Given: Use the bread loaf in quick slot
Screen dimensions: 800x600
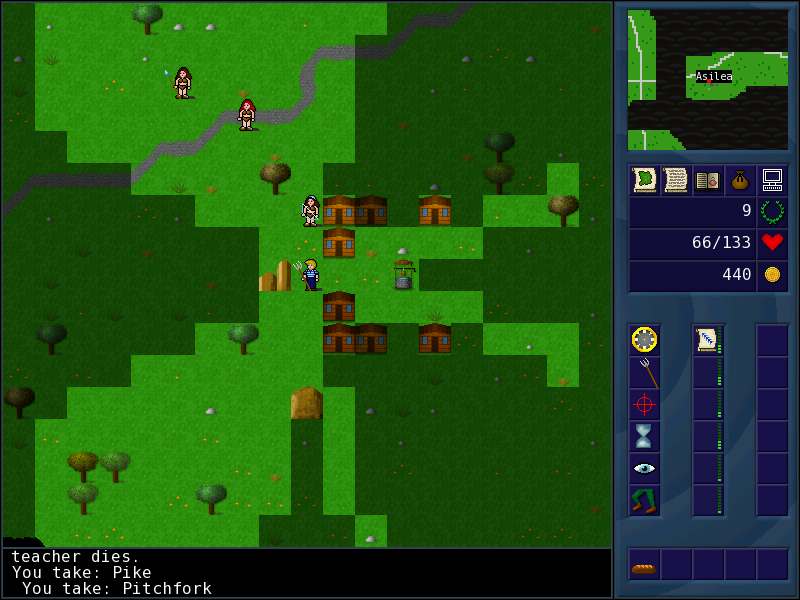Looking at the screenshot, I should [644, 566].
